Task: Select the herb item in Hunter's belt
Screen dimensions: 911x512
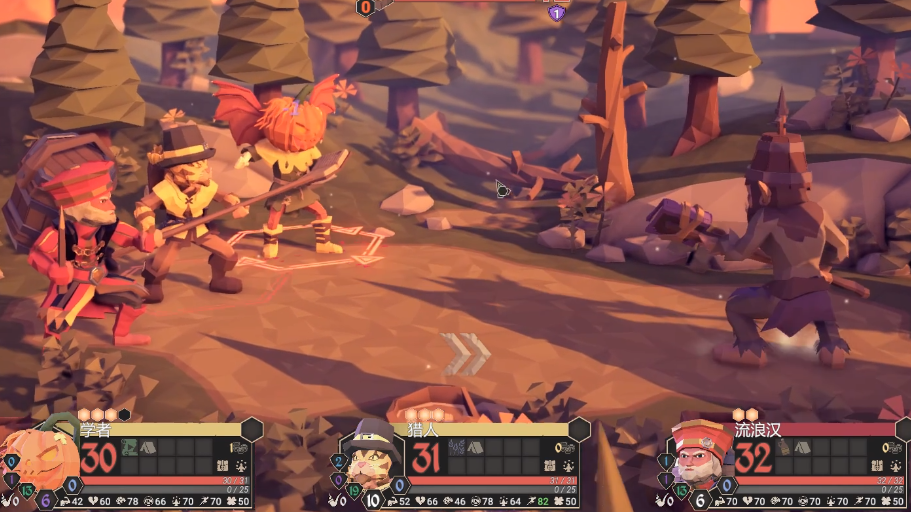Action: (x=457, y=448)
